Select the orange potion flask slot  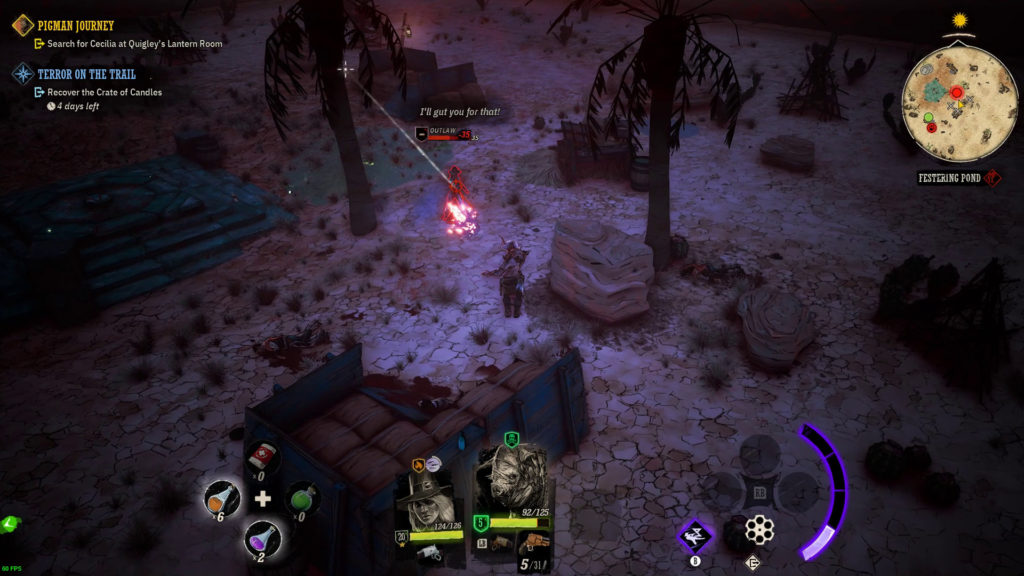[222, 497]
